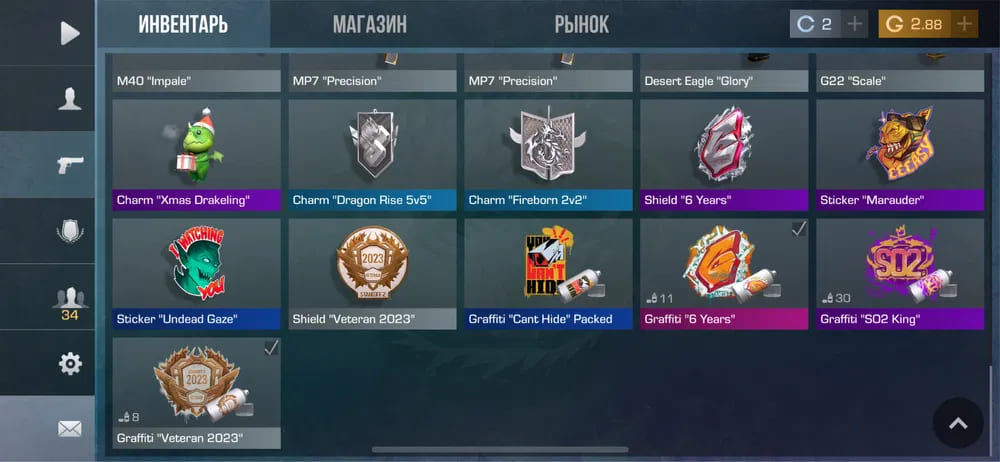Click the scroll-to-top arrow button
This screenshot has height=462, width=1000.
pos(958,423)
